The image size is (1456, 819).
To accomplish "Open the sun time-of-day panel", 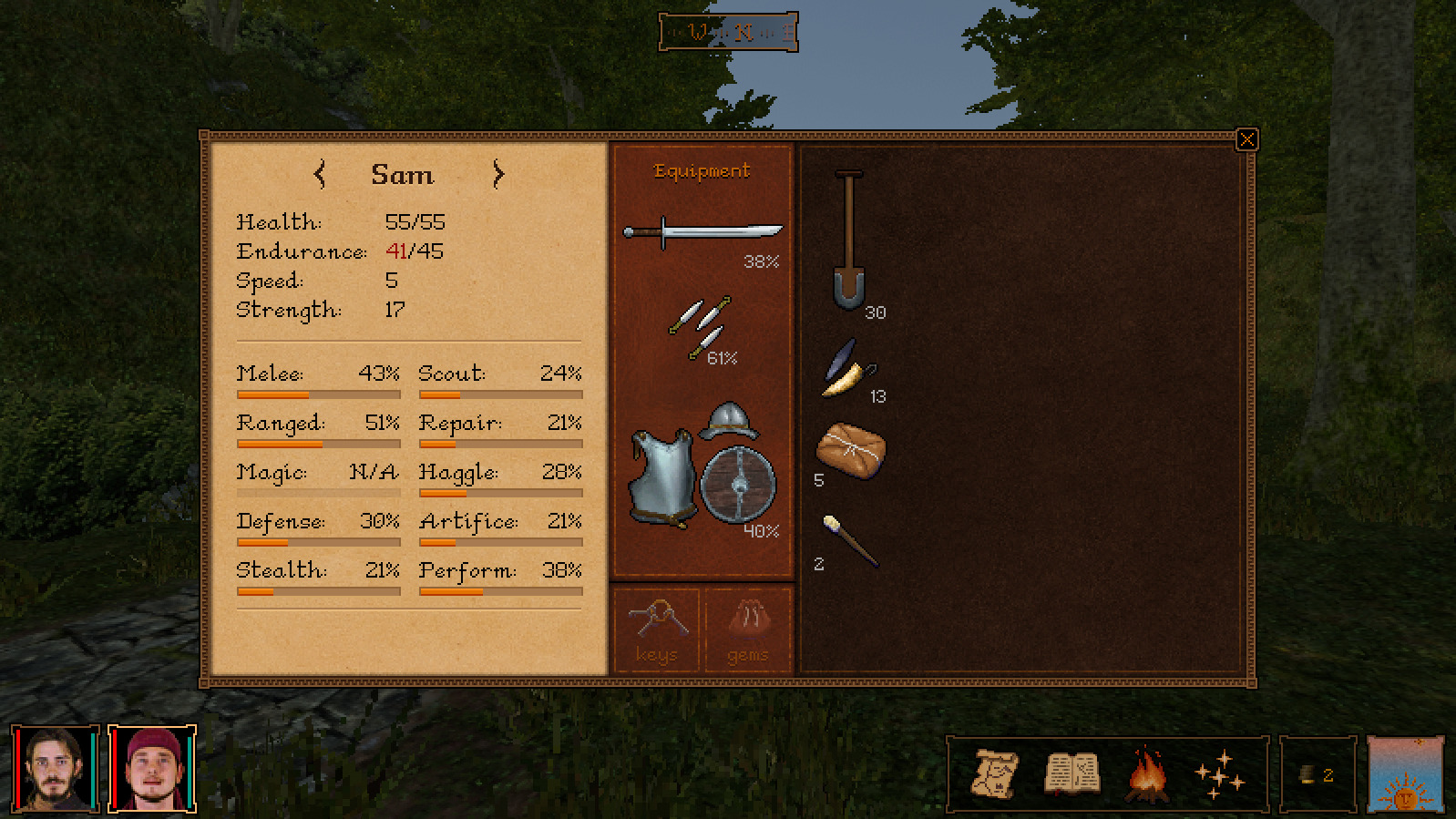I will (1404, 775).
